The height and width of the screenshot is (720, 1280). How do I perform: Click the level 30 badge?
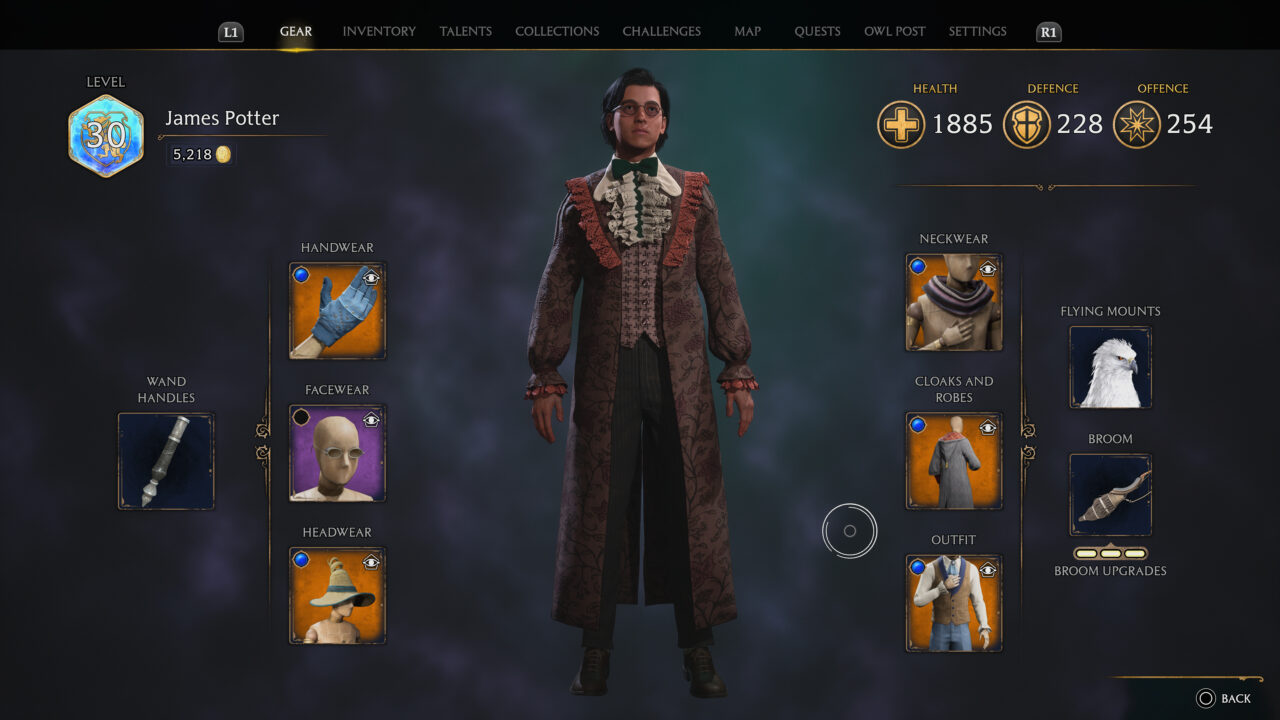pos(105,130)
